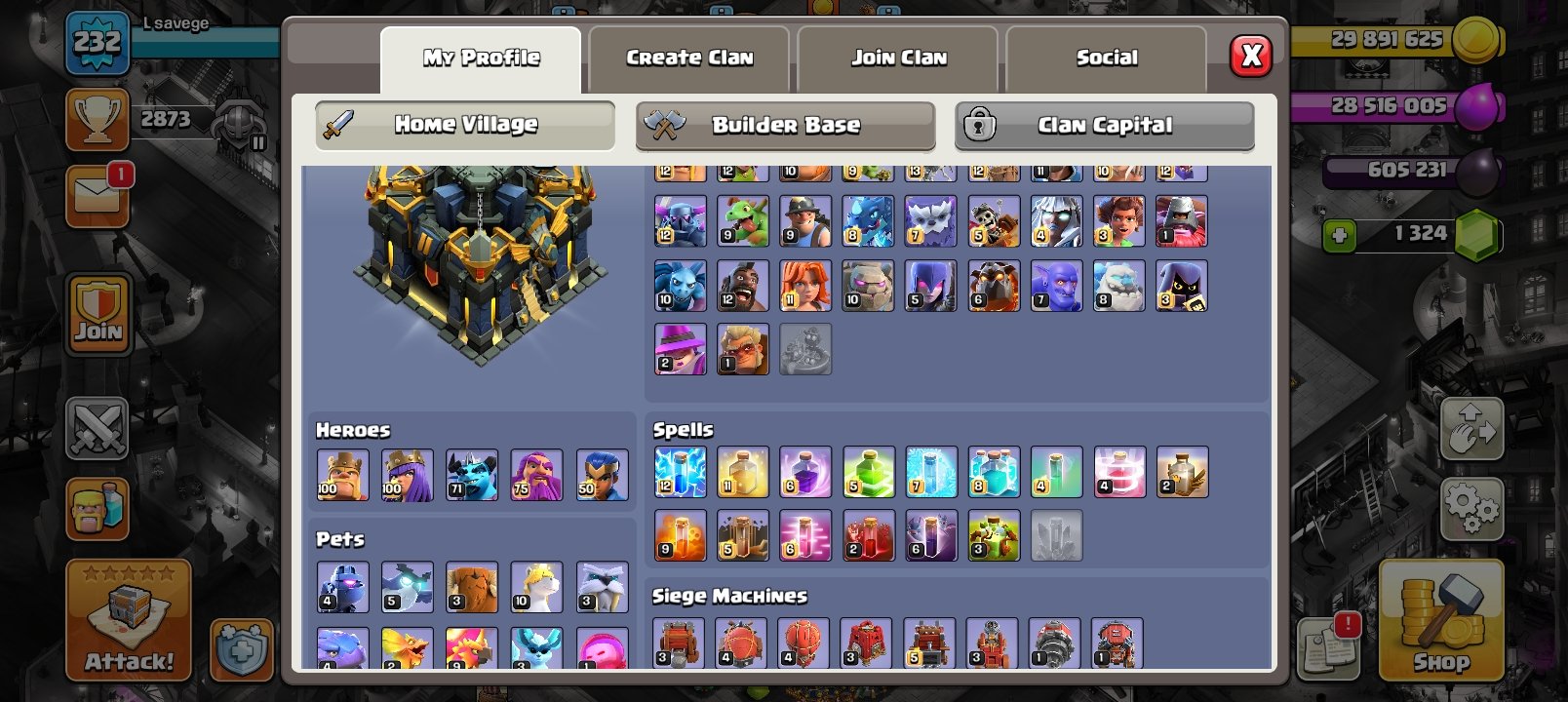Open the mail inbox with notification

point(98,195)
